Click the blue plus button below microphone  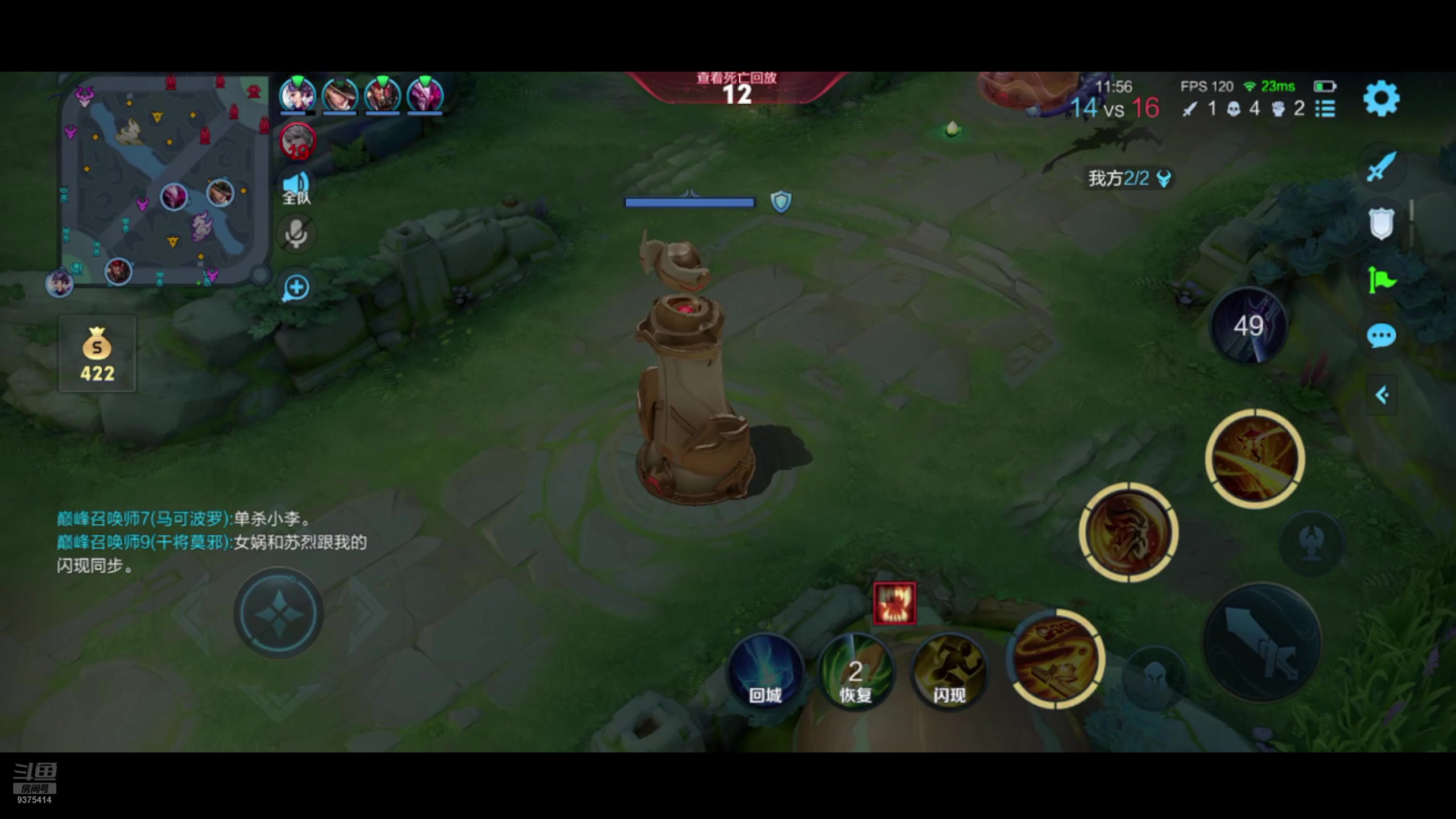tap(296, 287)
